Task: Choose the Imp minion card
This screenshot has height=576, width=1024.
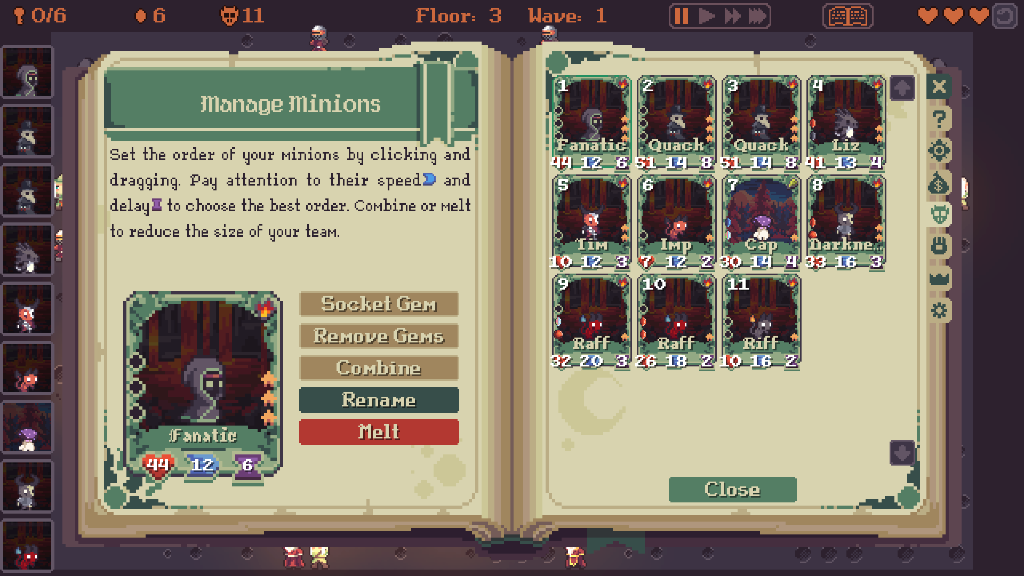Action: tap(677, 220)
